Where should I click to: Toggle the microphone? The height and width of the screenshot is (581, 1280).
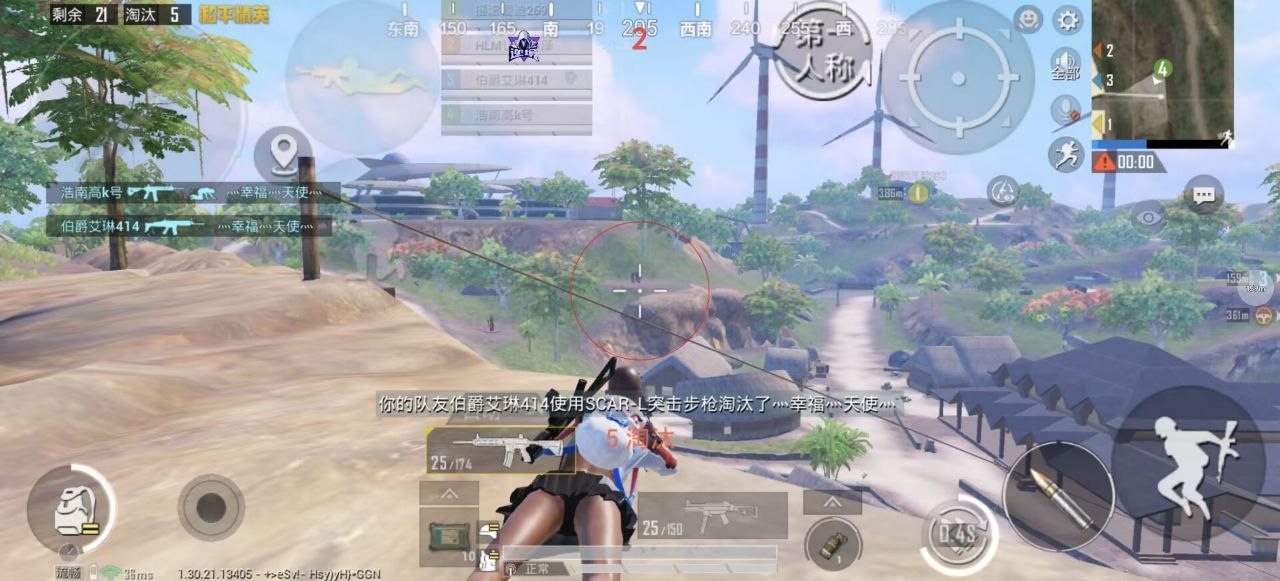1065,110
